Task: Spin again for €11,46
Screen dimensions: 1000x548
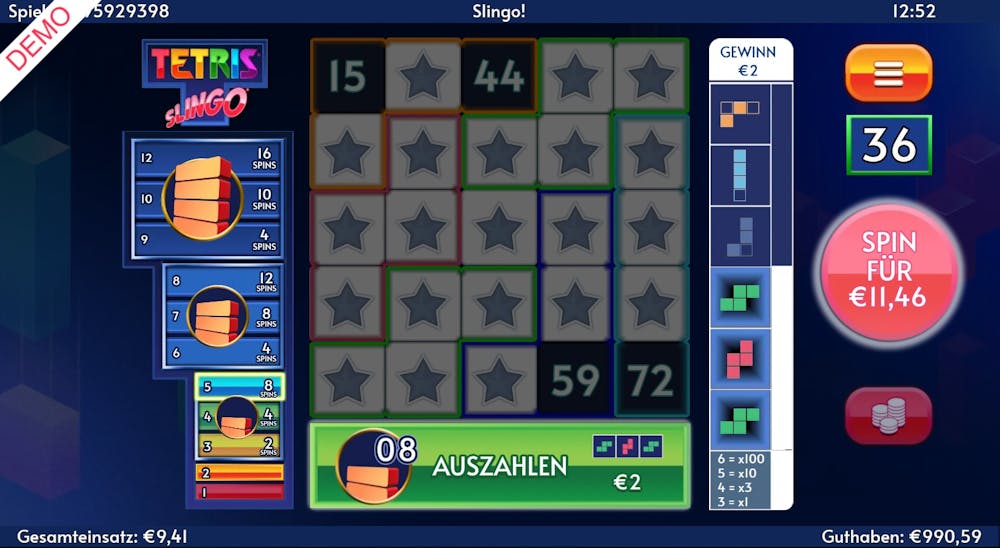Action: tap(890, 270)
